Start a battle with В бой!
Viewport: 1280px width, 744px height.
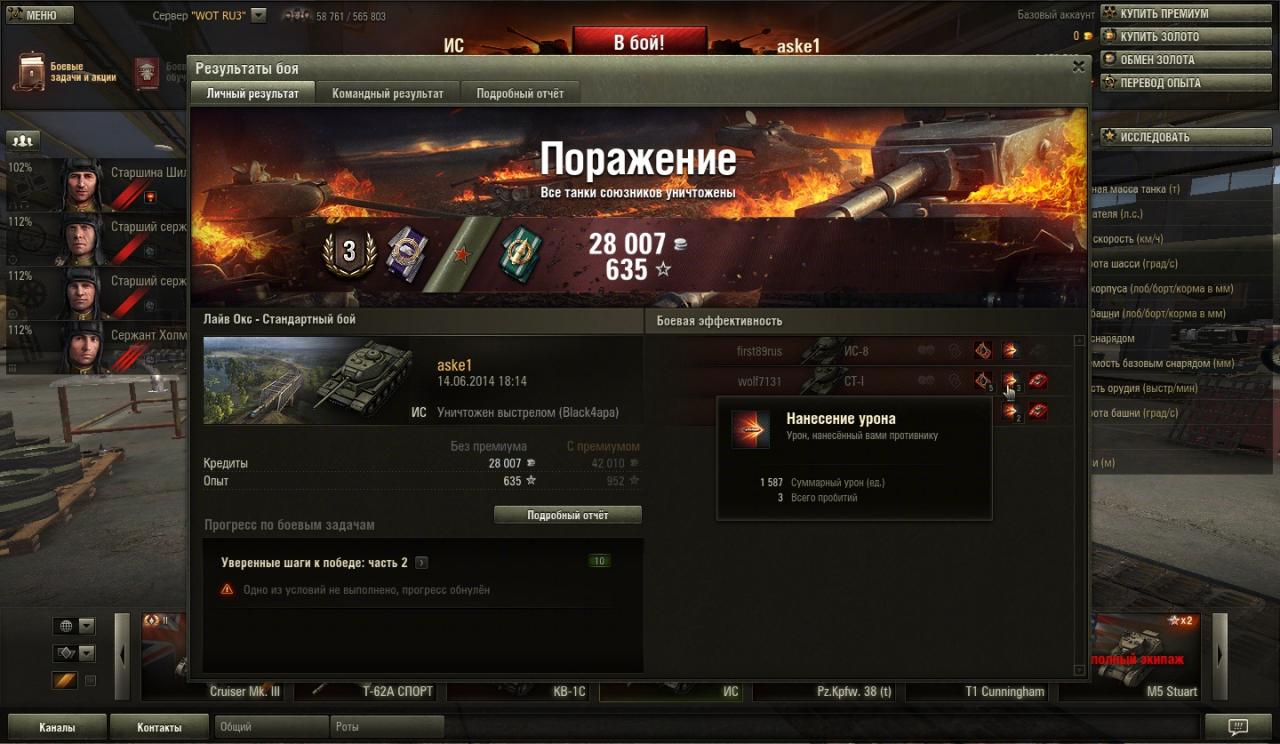click(x=638, y=43)
